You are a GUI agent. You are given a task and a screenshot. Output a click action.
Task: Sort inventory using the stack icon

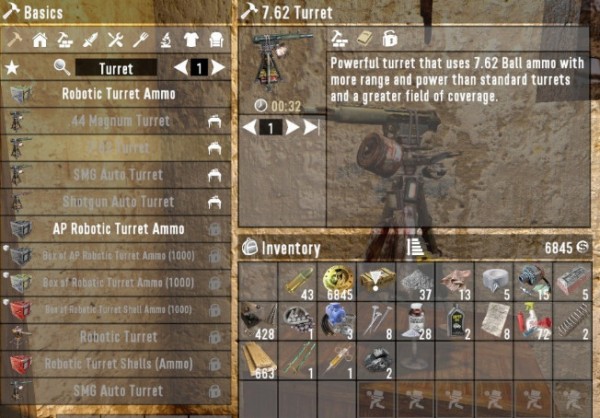(x=414, y=247)
